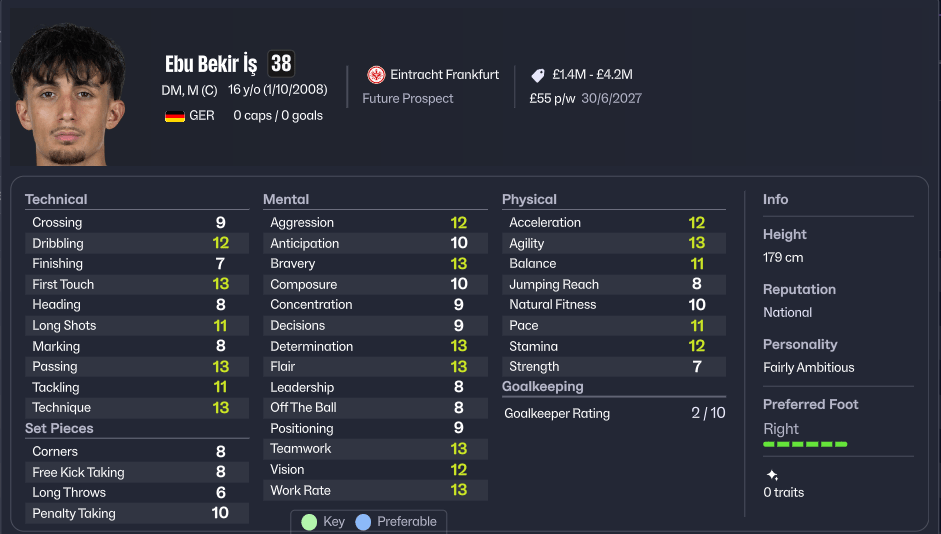Click the Key legend entry
The height and width of the screenshot is (534, 941).
324,522
